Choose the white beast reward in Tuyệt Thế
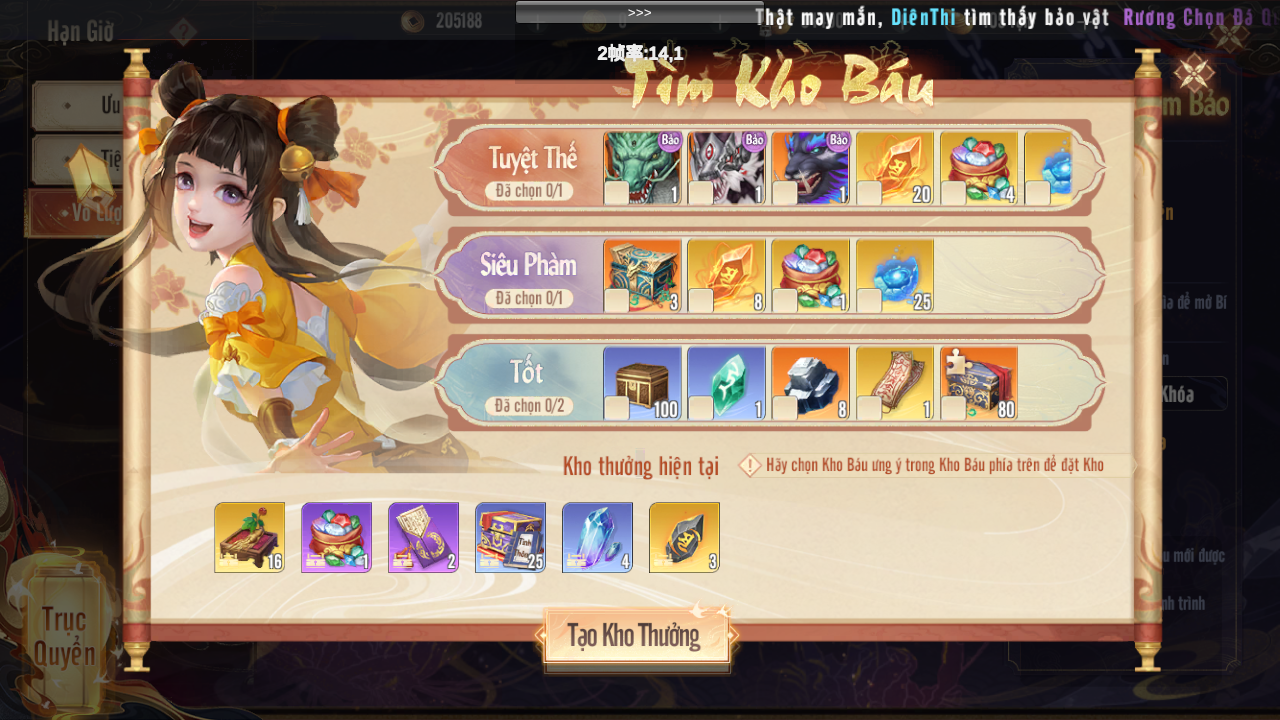This screenshot has width=1280, height=720. 726,168
